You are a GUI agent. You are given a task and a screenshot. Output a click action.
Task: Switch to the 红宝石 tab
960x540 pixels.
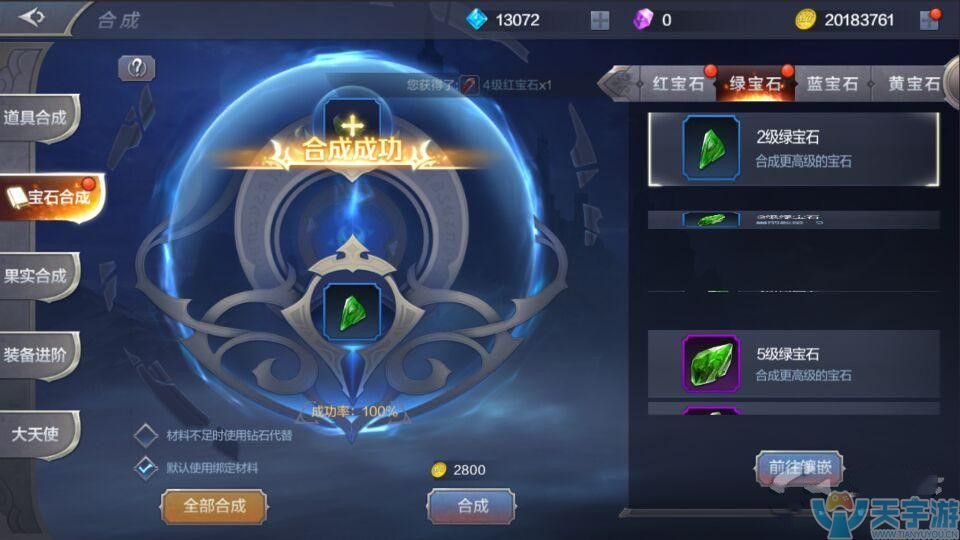pos(678,84)
